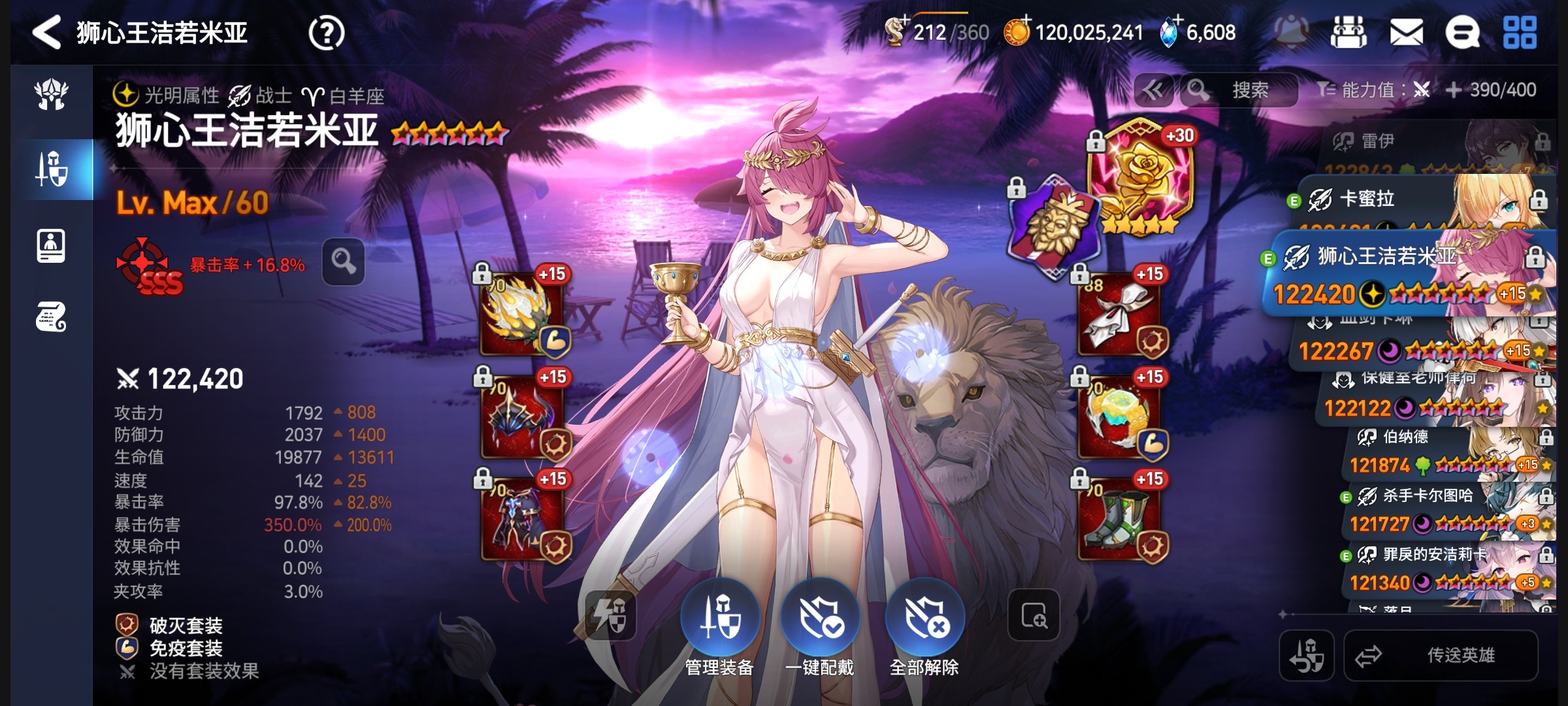The width and height of the screenshot is (1568, 706).
Task: Open the help question mark button
Action: (x=326, y=33)
